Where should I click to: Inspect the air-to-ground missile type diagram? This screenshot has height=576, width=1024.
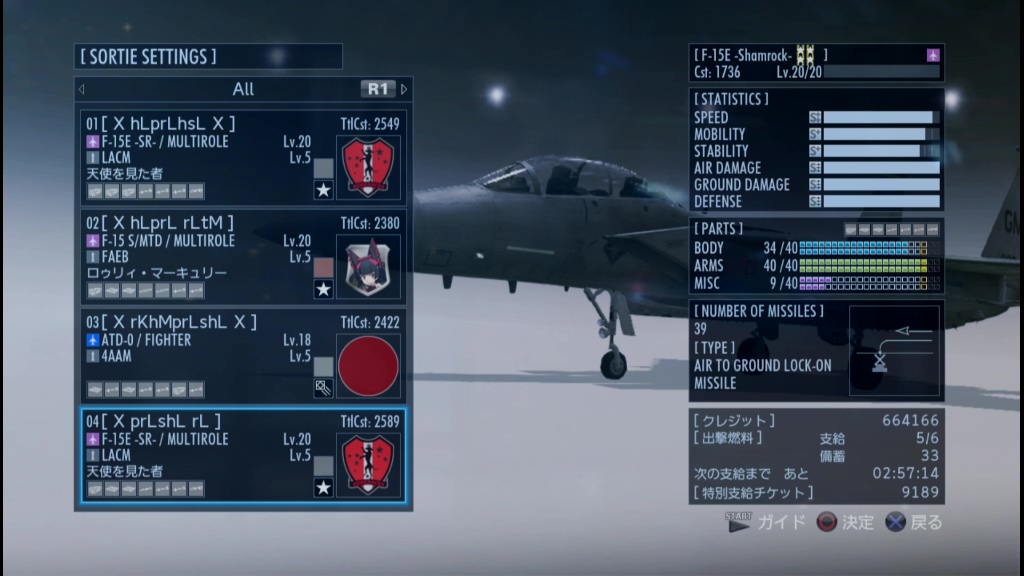click(893, 351)
